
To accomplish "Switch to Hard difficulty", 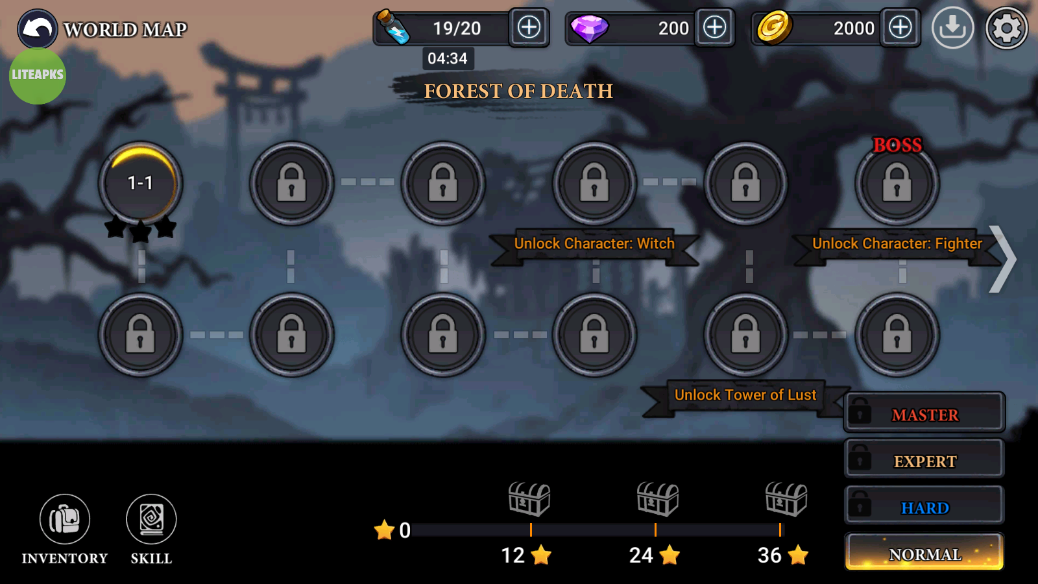I will pos(924,507).
